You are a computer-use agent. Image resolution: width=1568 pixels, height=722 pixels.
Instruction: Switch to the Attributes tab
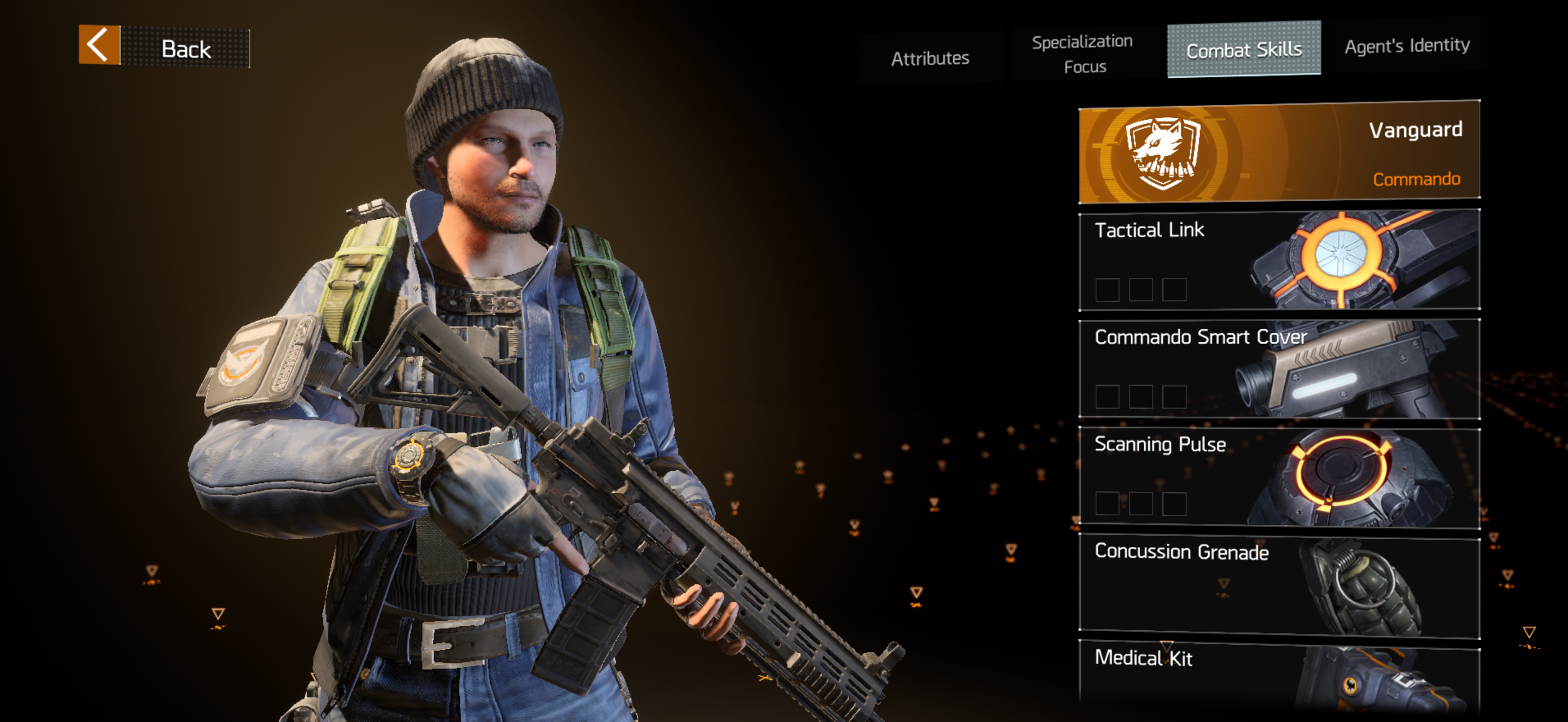pyautogui.click(x=929, y=58)
